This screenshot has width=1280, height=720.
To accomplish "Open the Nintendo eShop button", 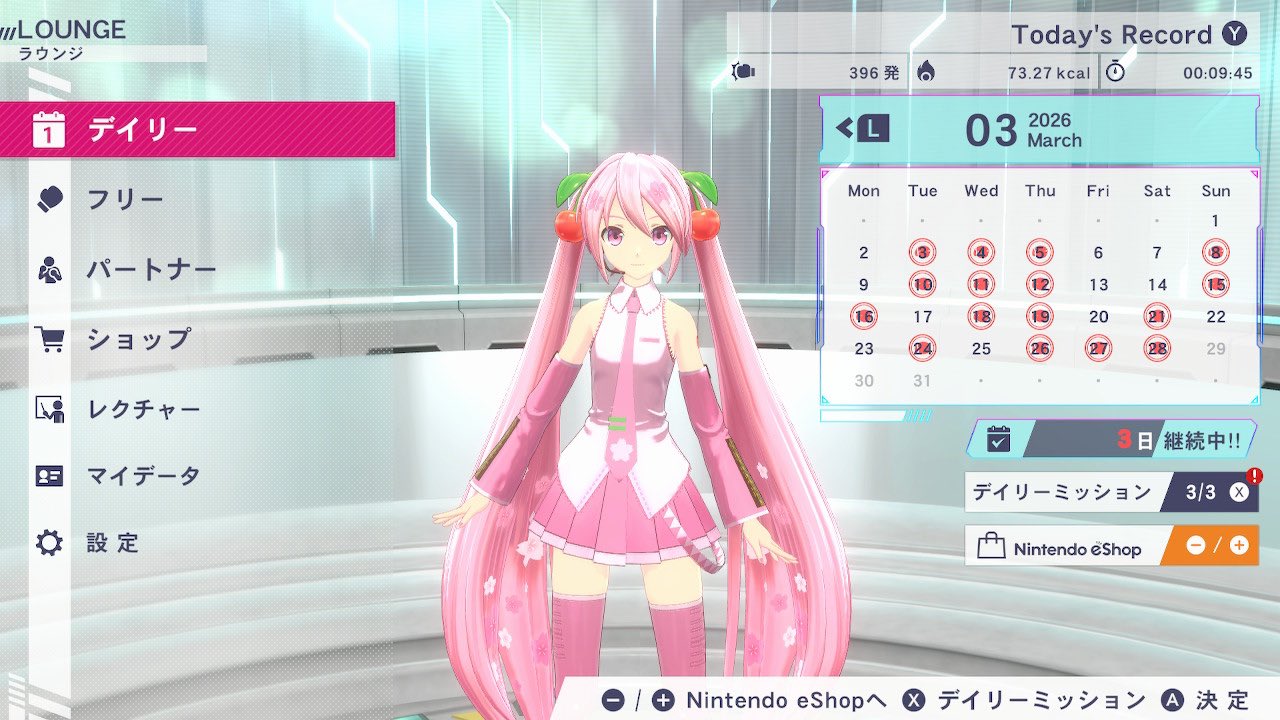I will coord(1111,547).
